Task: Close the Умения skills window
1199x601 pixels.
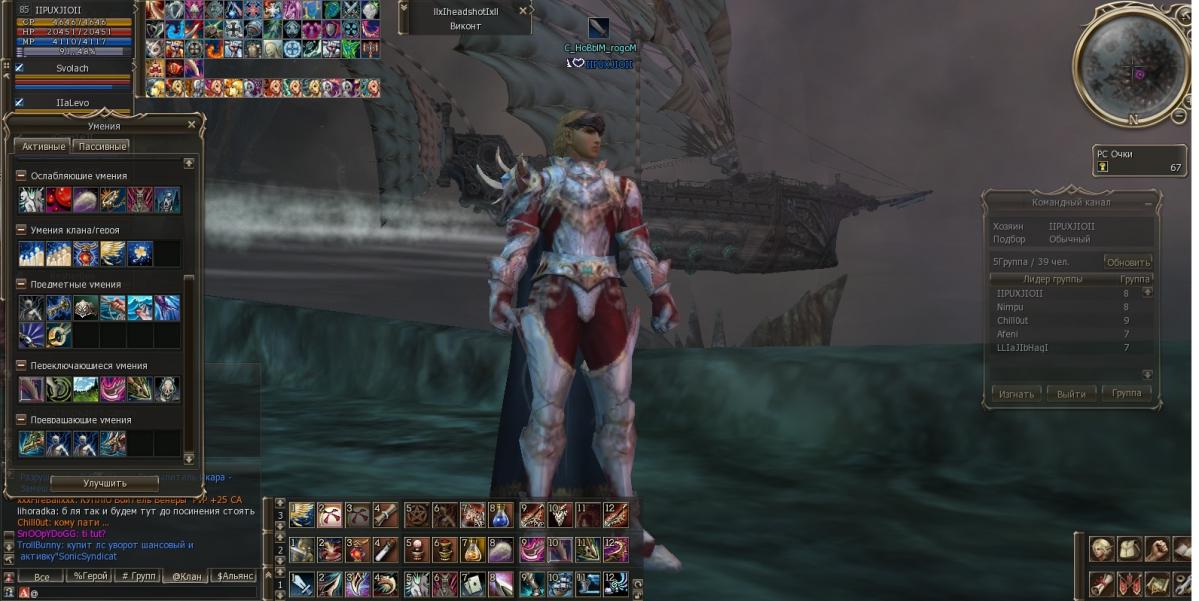Action: click(192, 125)
